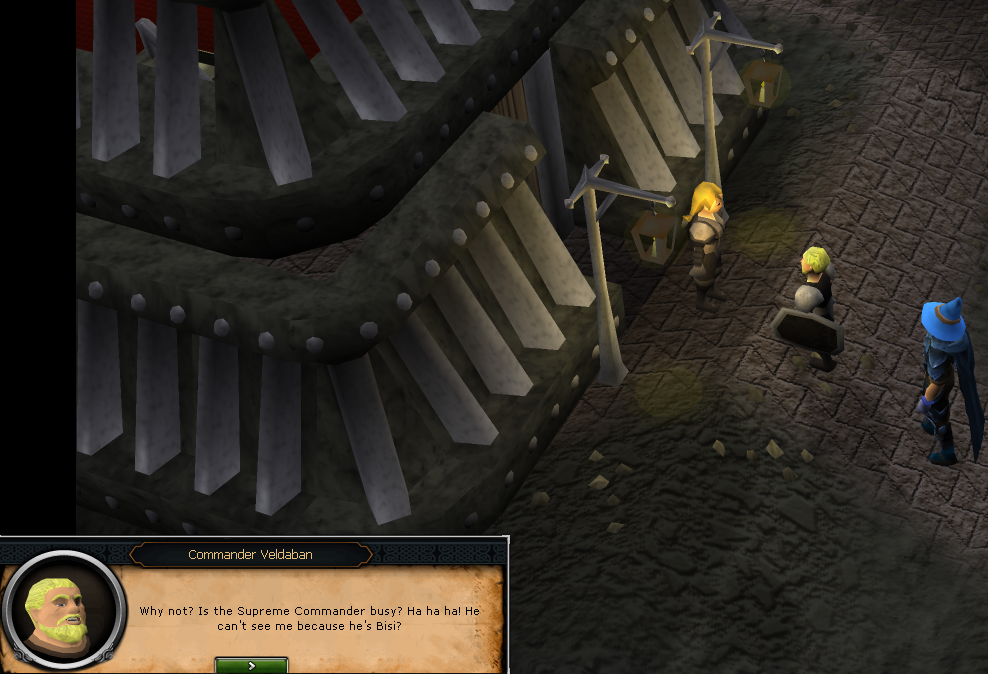
Task: Continue the dialogue with the green arrow button
Action: 251,665
